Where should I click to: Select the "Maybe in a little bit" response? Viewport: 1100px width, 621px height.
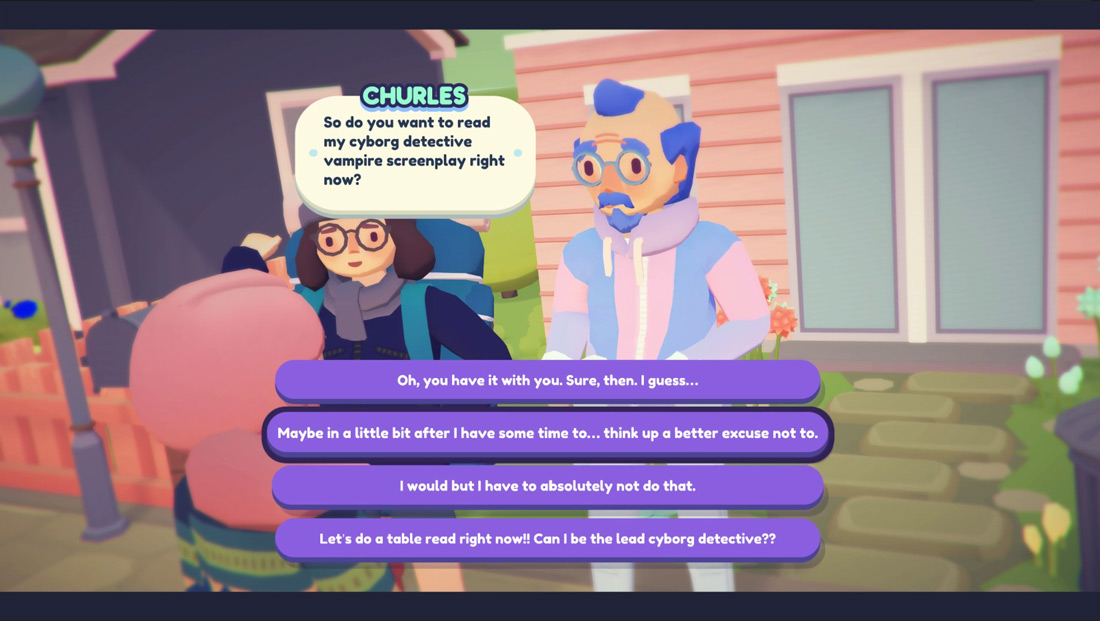pyautogui.click(x=547, y=434)
